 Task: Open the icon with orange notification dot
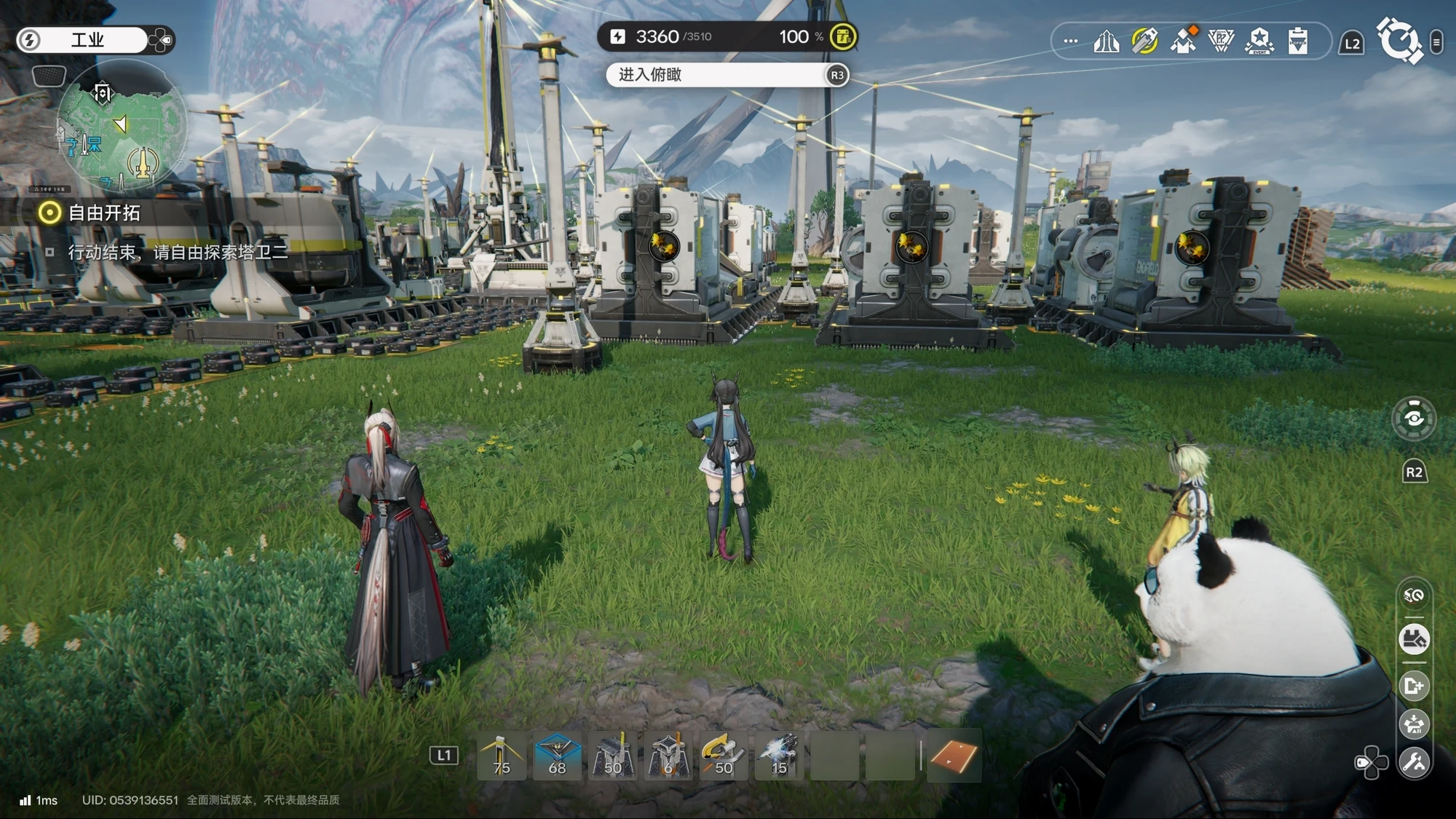(x=1184, y=41)
